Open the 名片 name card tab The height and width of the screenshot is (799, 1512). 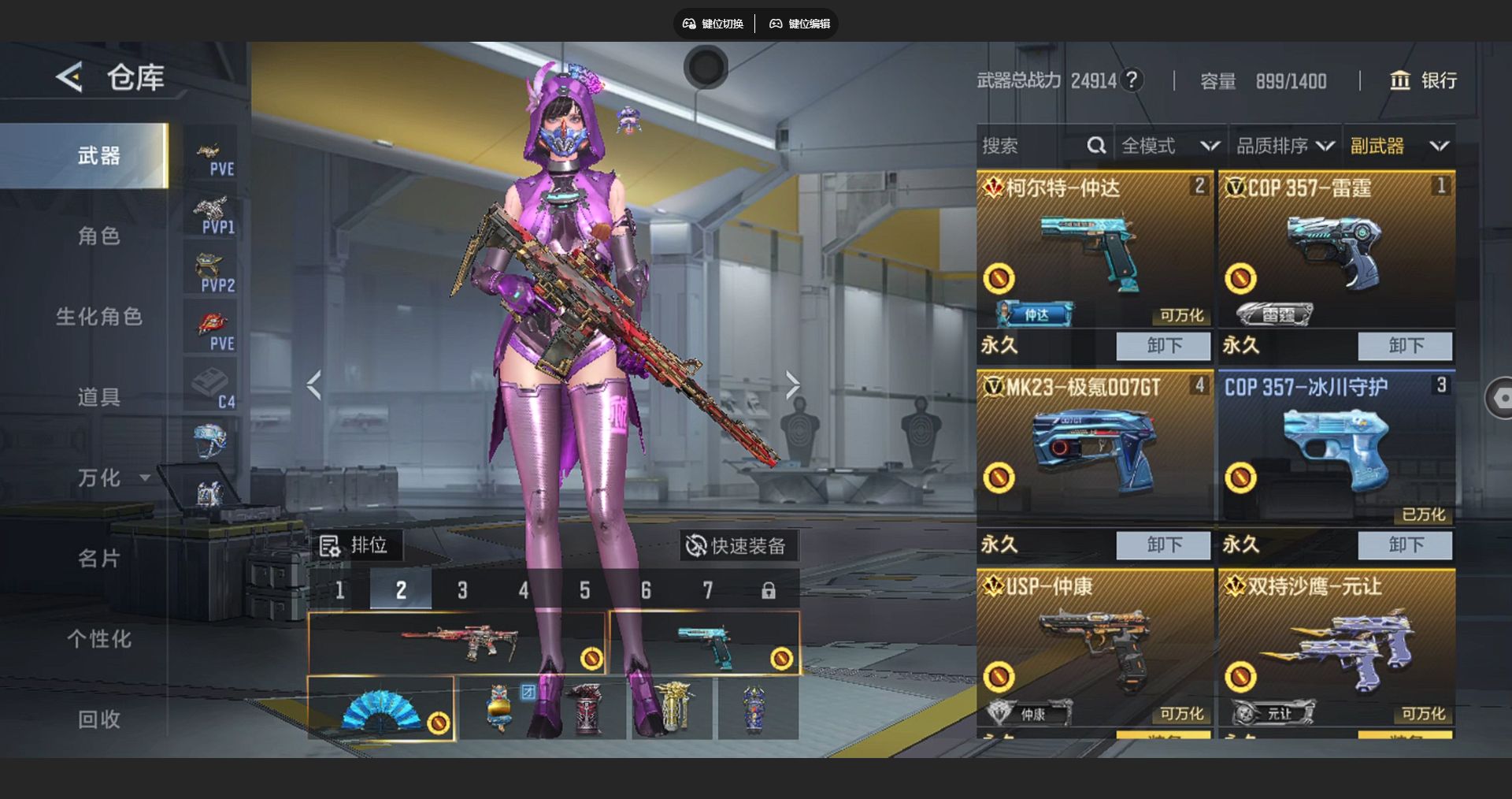point(98,559)
